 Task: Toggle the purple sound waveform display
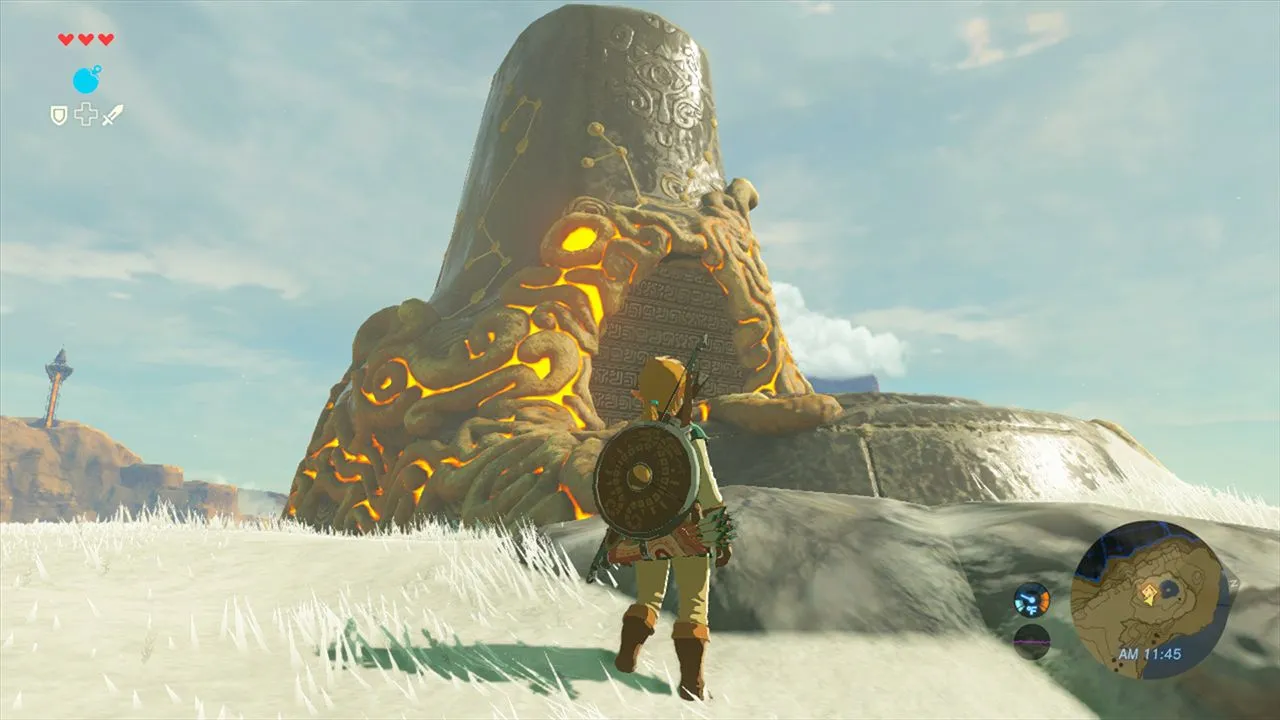tap(1031, 642)
